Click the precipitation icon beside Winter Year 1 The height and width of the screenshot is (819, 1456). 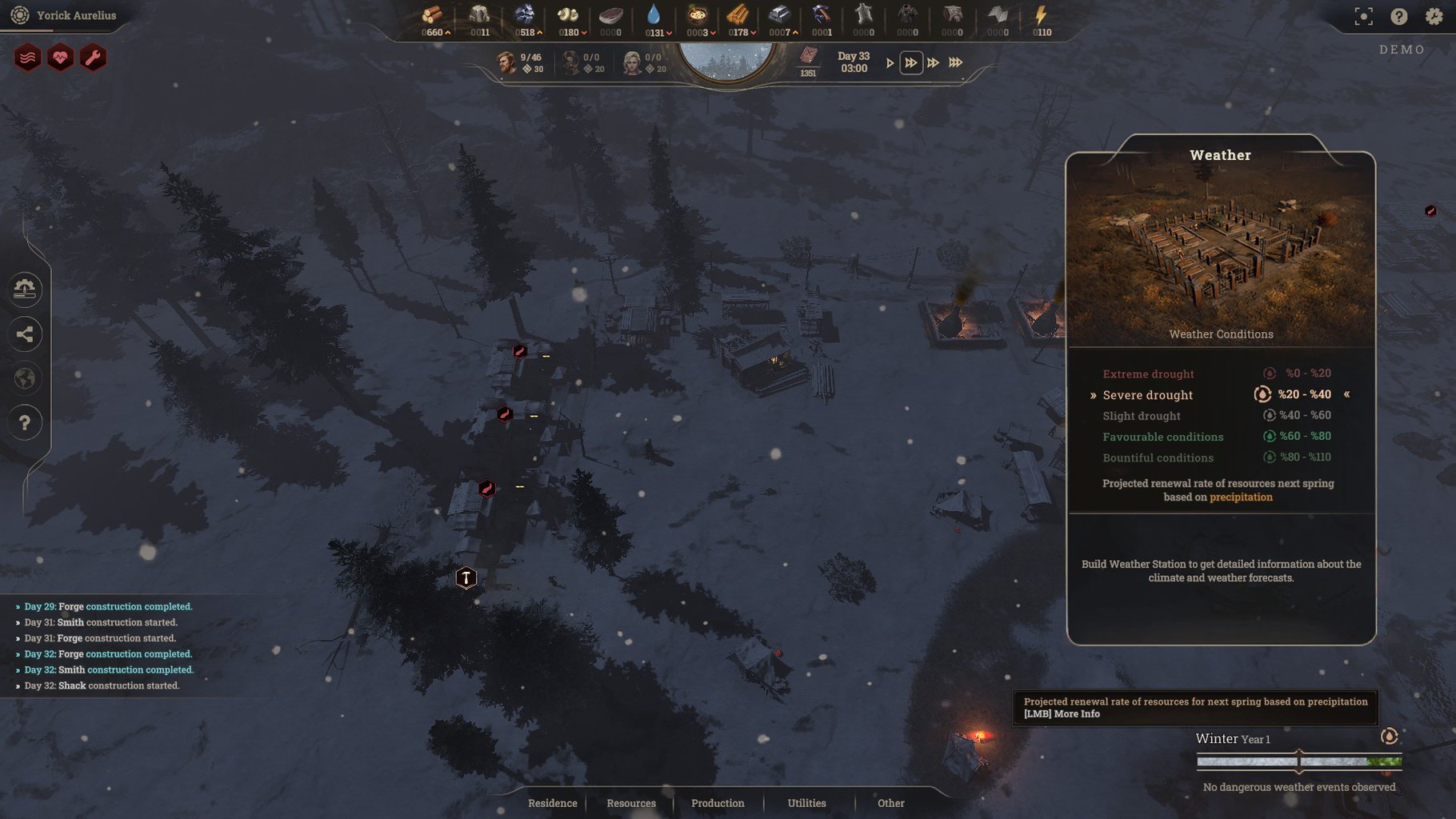click(x=1389, y=737)
